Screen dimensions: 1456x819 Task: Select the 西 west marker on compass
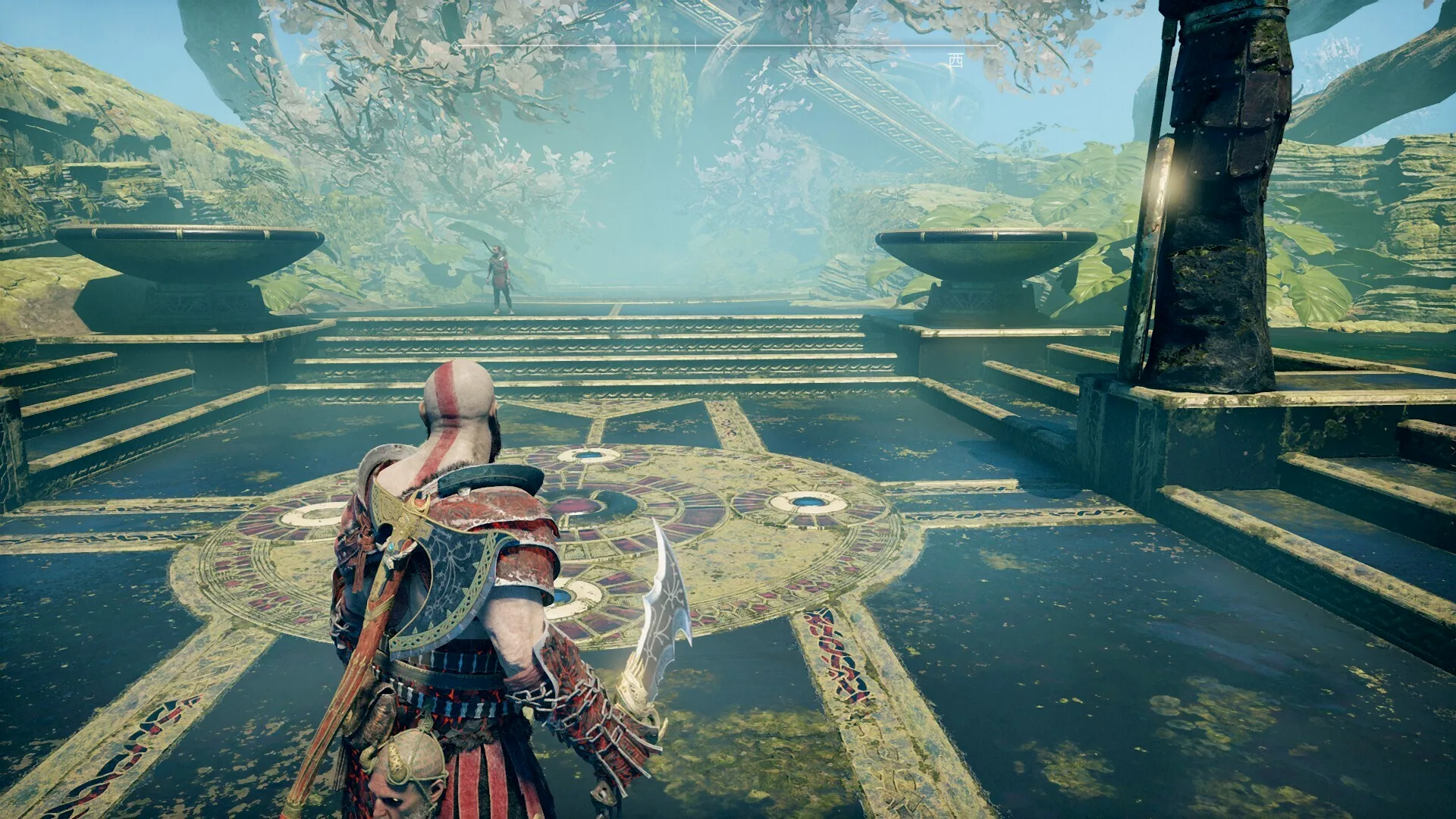tap(955, 61)
